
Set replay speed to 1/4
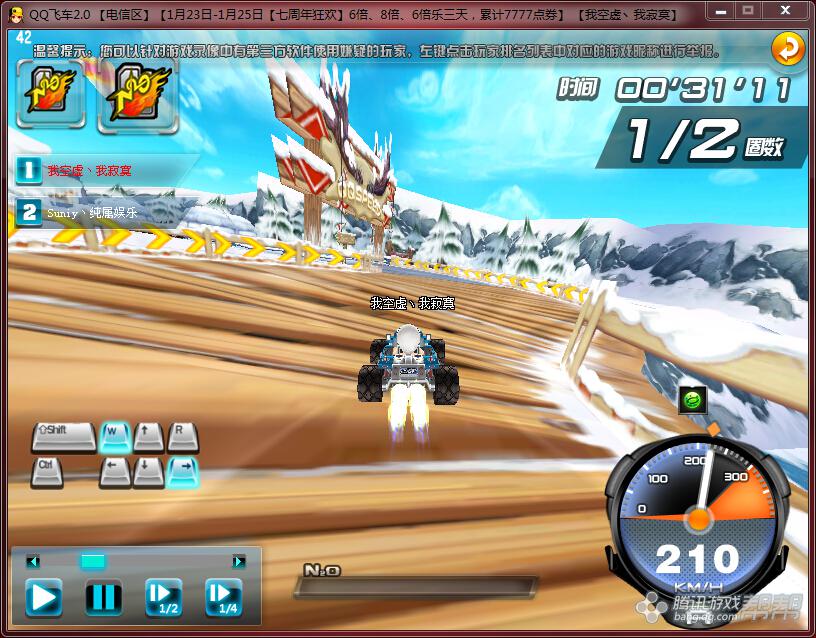(x=224, y=598)
